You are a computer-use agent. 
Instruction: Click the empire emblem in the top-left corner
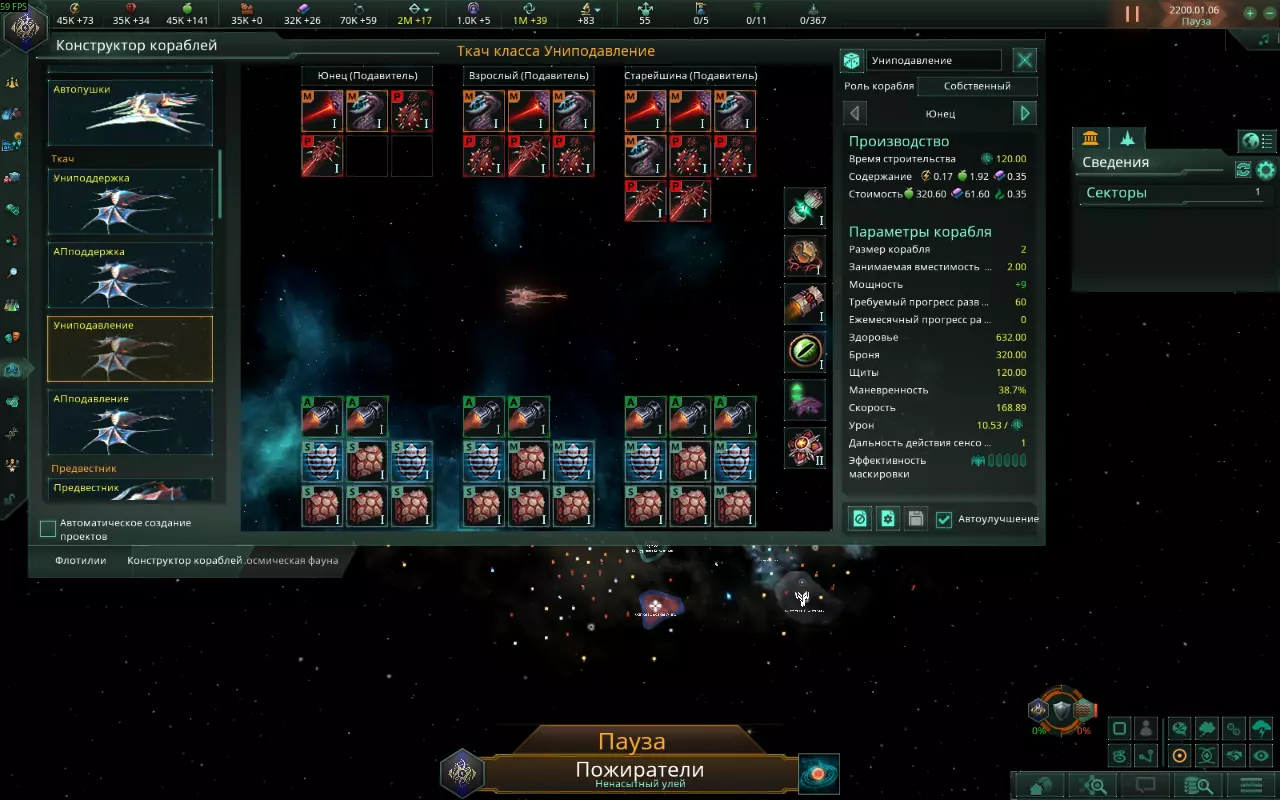click(24, 25)
